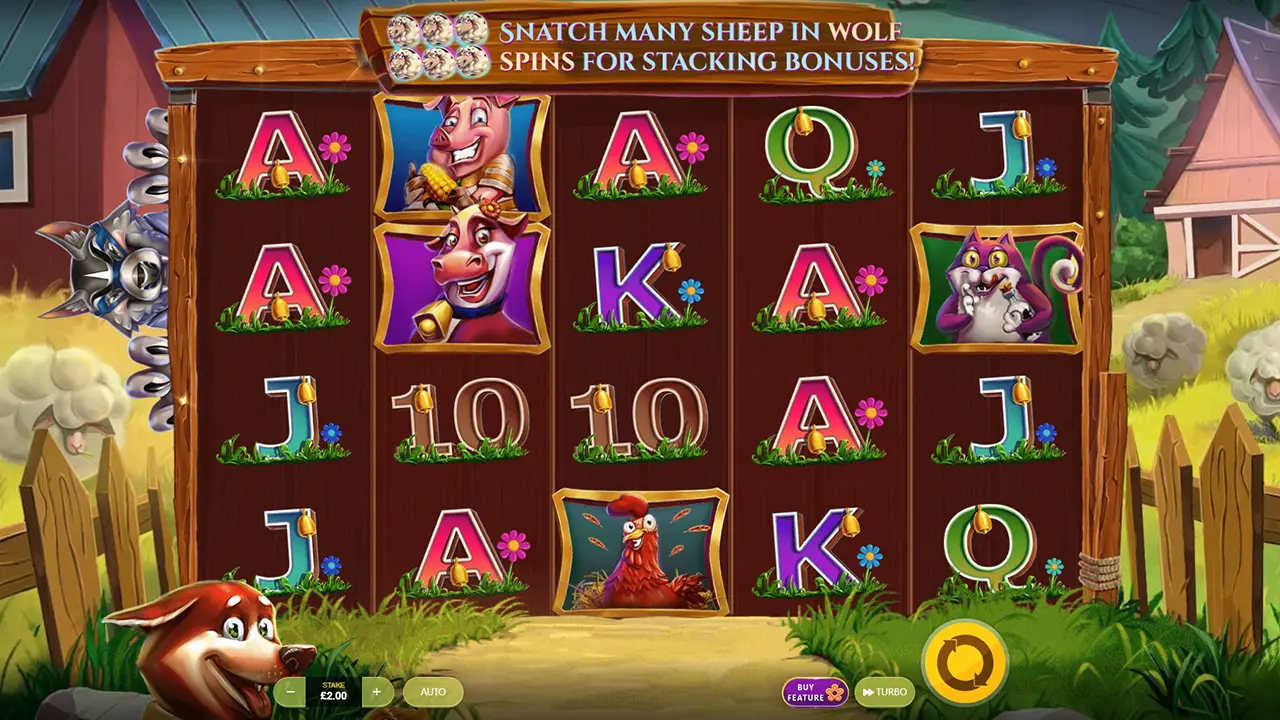Viewport: 1280px width, 720px height.
Task: Decrease the stake with the minus button
Action: 290,691
